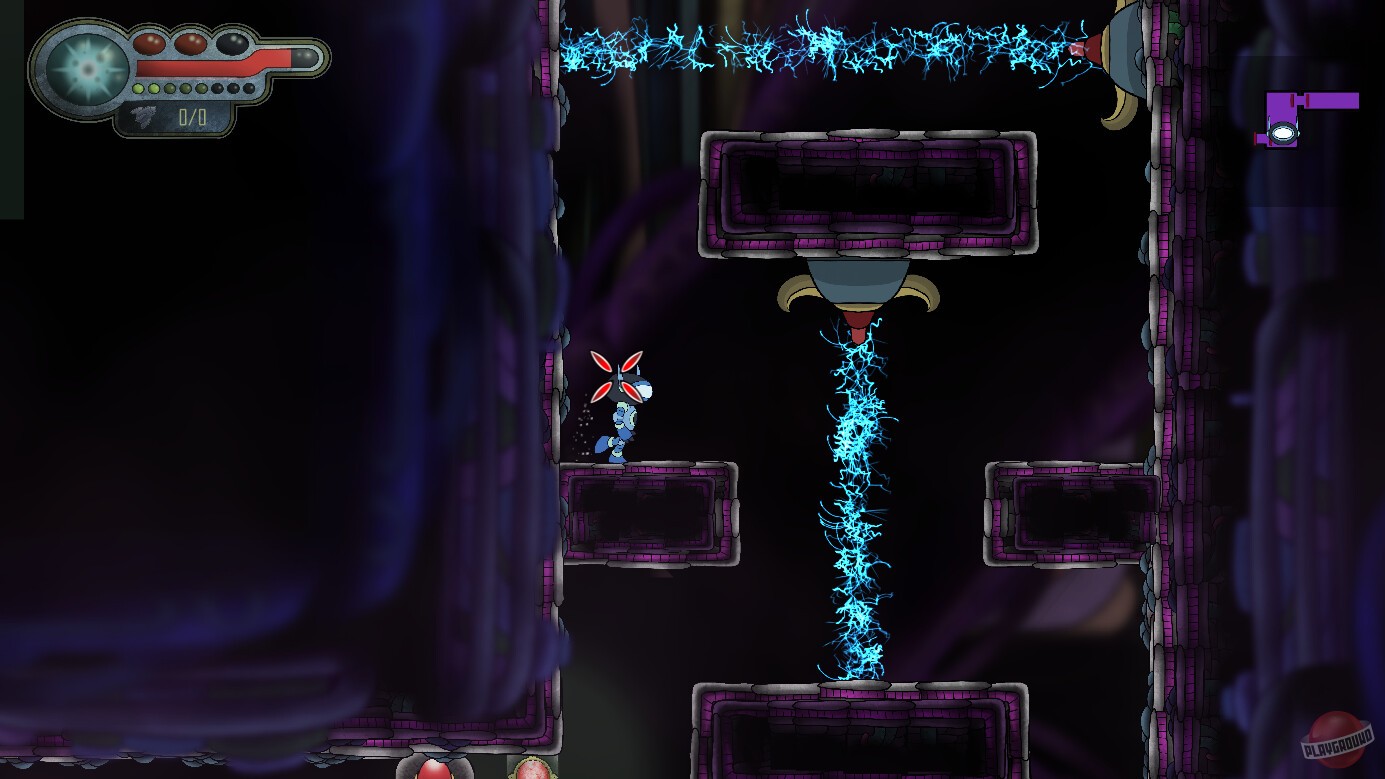Expand the 0/0 collectible counter panel
Image resolution: width=1385 pixels, height=779 pixels.
[191, 117]
